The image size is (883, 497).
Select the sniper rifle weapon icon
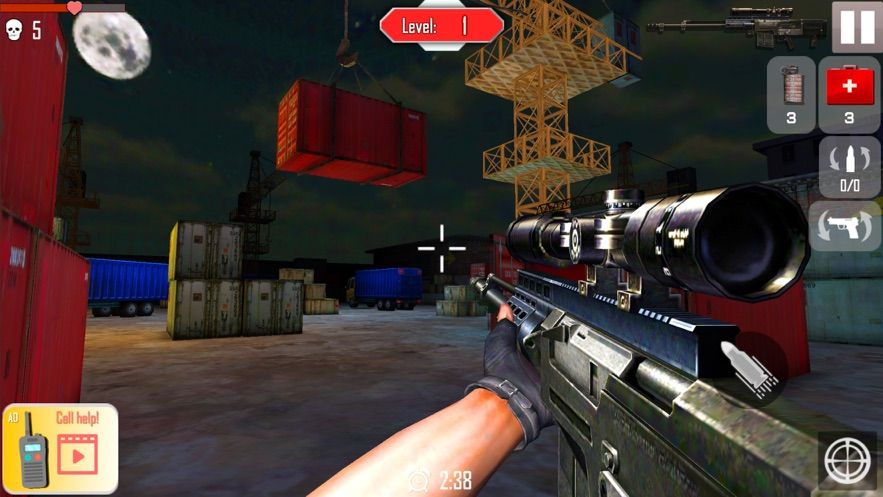[x=736, y=25]
